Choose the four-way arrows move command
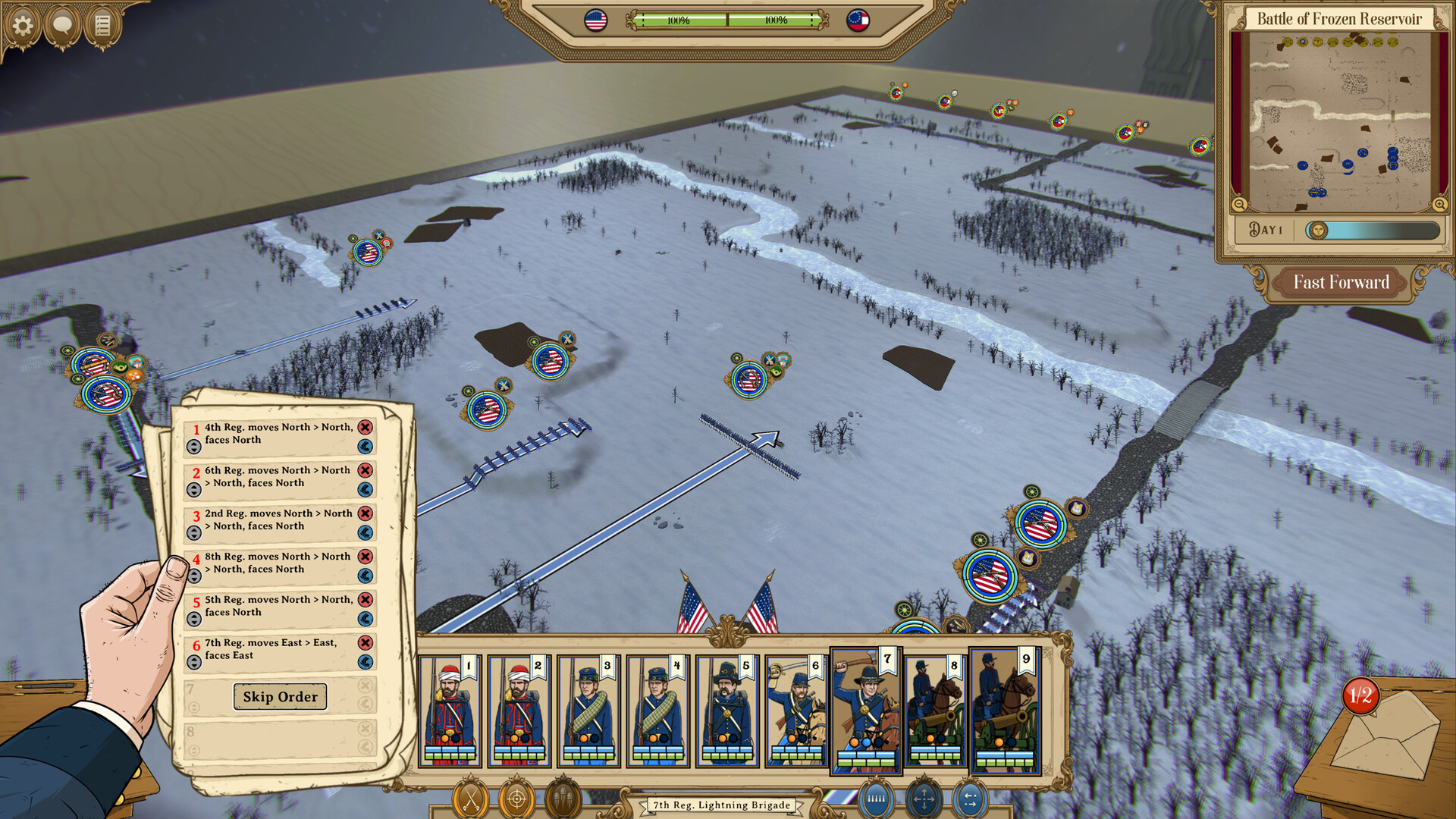The width and height of the screenshot is (1456, 819). (923, 799)
